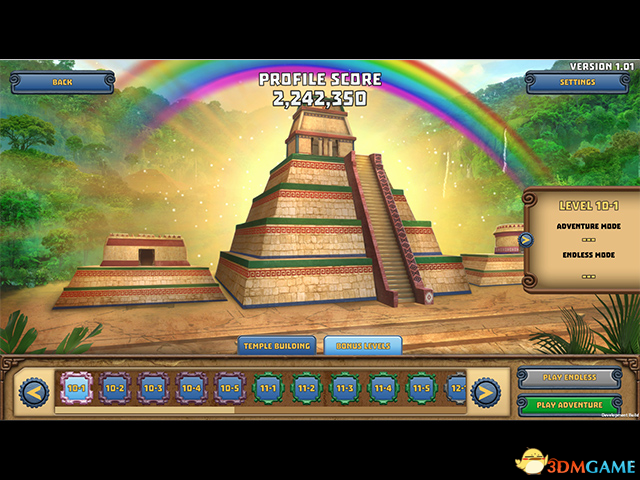The height and width of the screenshot is (480, 640).
Task: Open the Settings menu
Action: [x=577, y=82]
